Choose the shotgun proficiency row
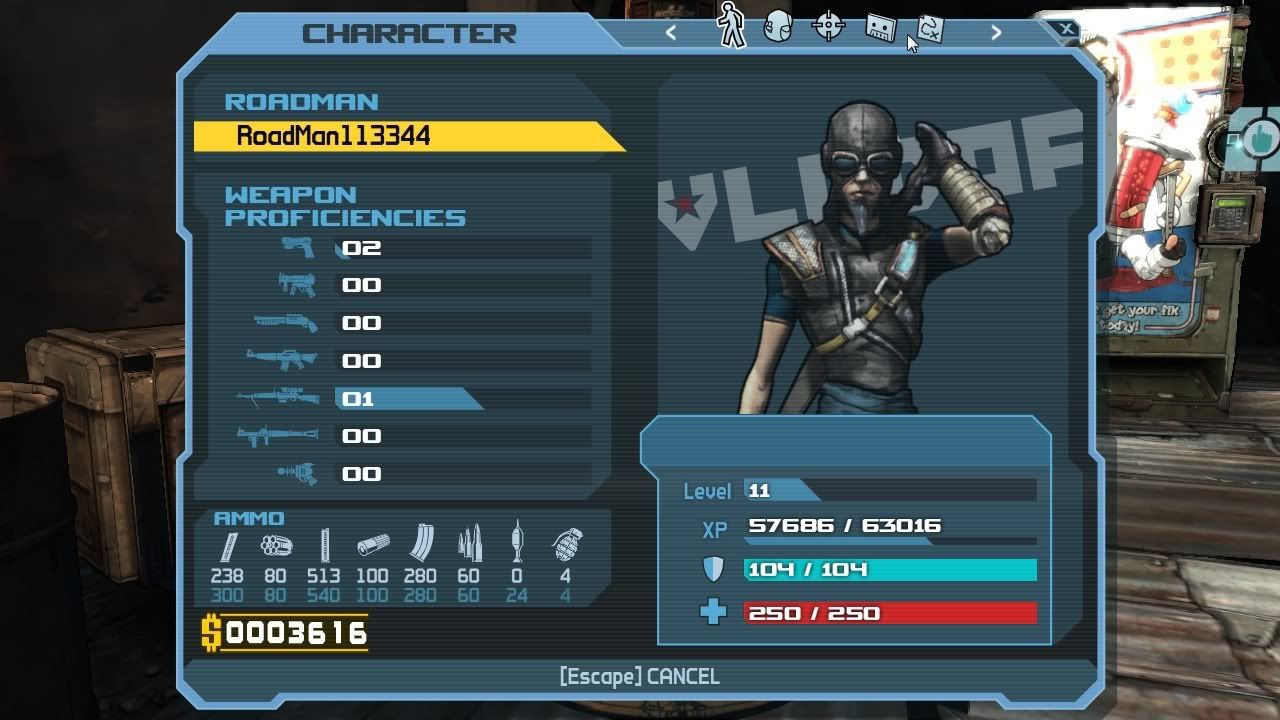Image resolution: width=1280 pixels, height=720 pixels. (420, 323)
